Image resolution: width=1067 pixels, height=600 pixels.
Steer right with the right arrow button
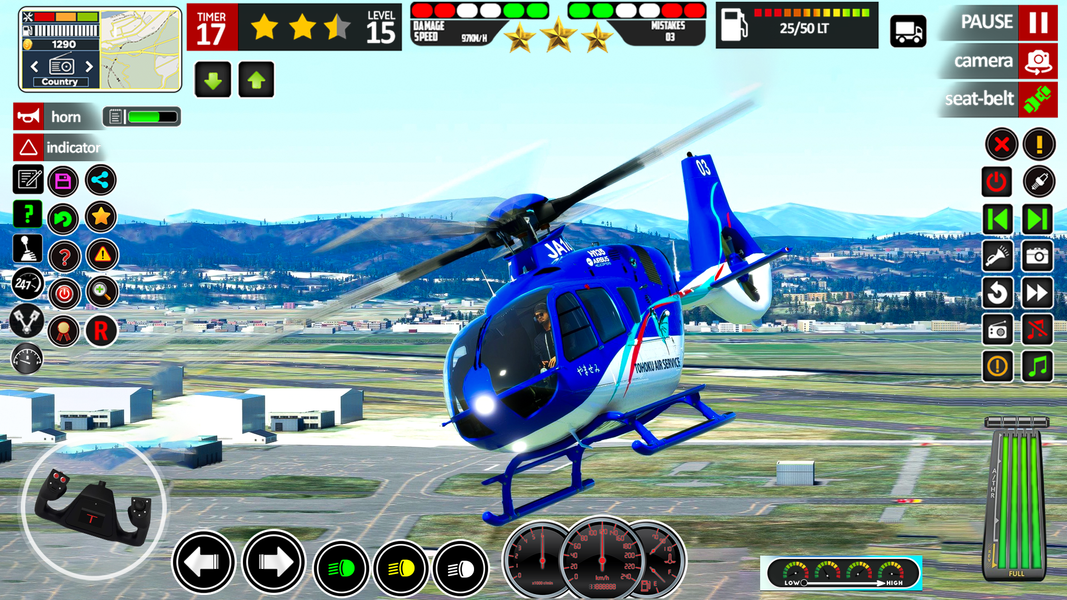click(x=273, y=562)
